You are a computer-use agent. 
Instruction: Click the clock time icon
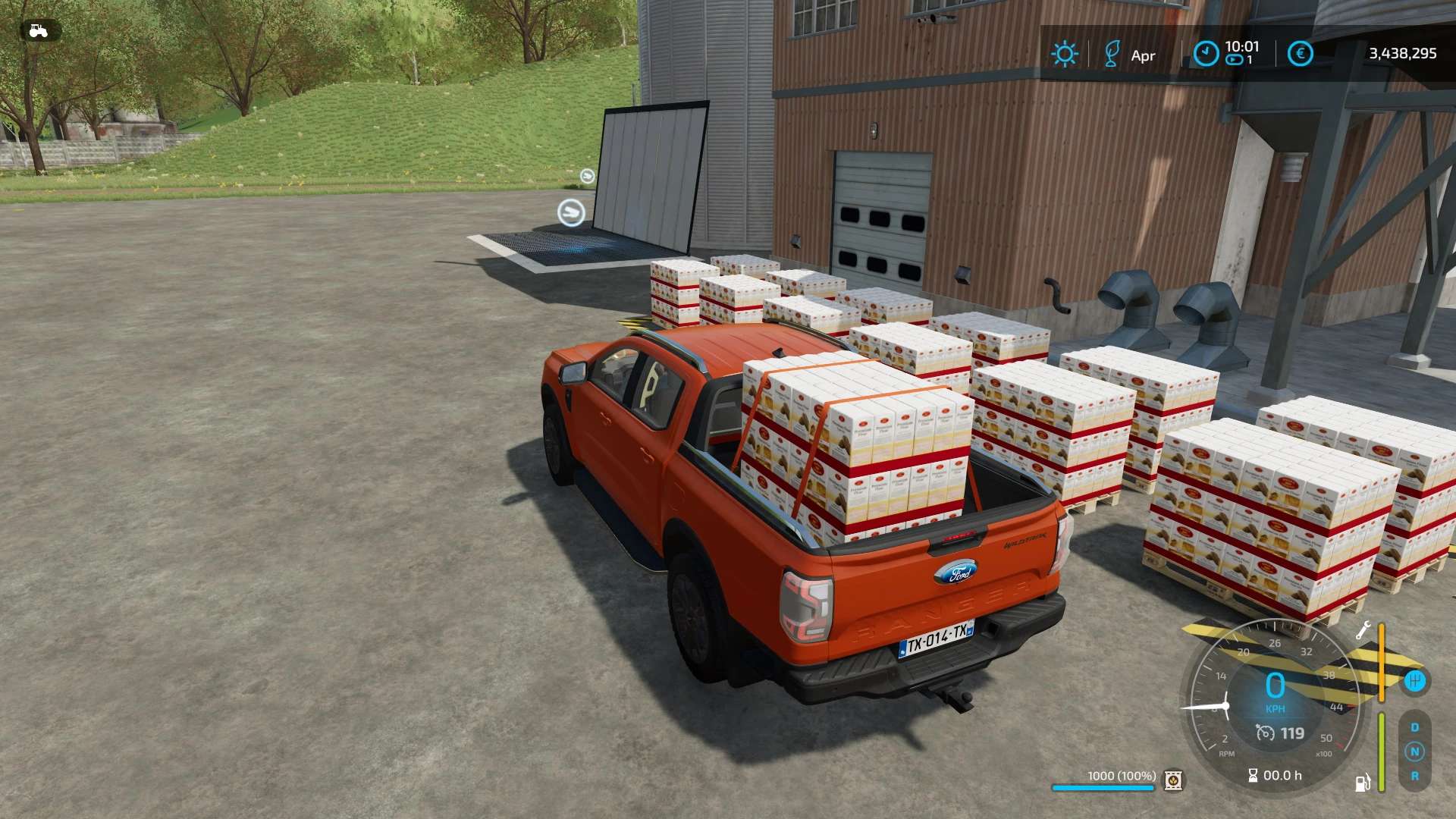pyautogui.click(x=1206, y=54)
